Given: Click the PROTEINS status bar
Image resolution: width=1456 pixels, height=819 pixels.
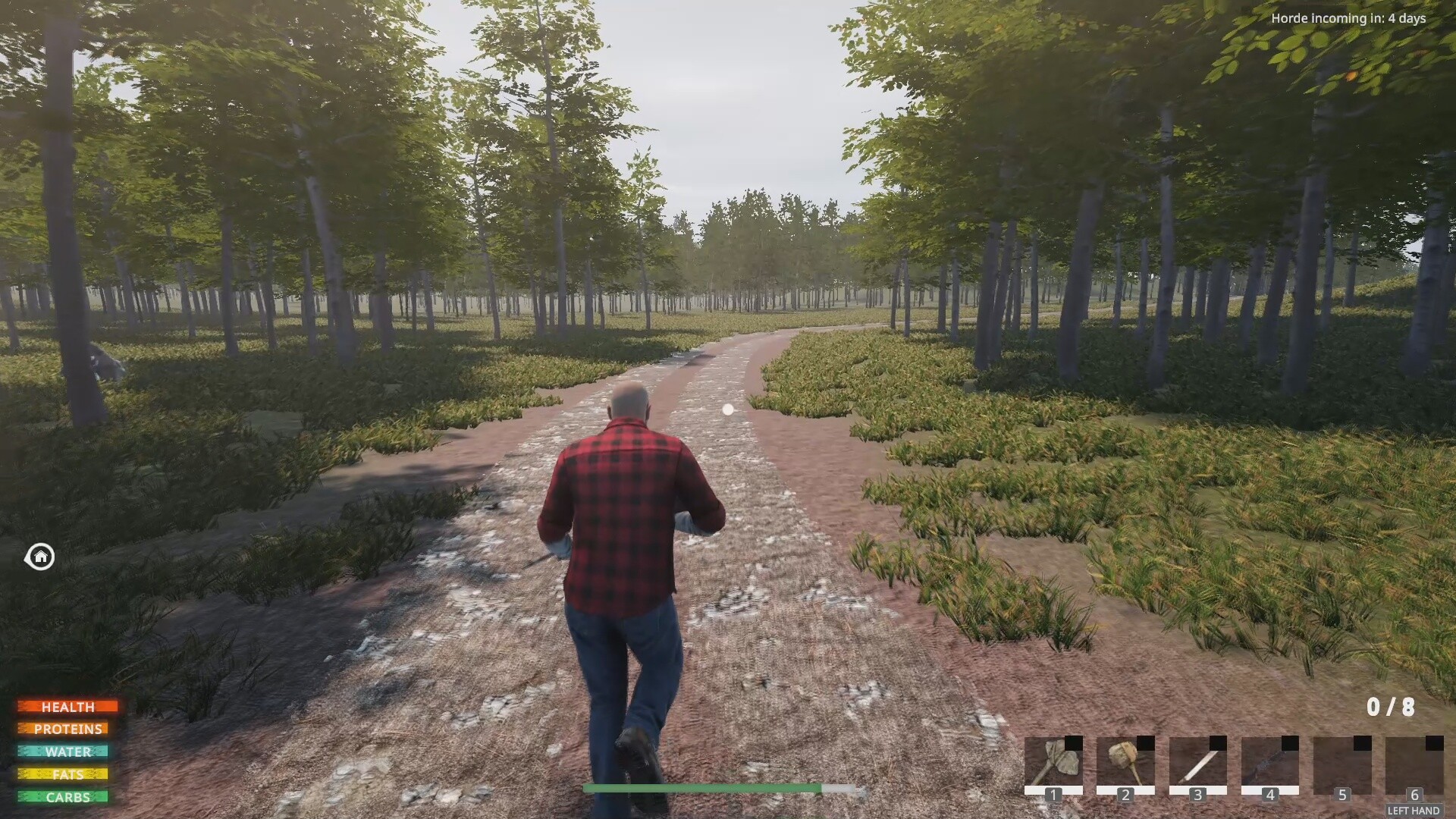Looking at the screenshot, I should [x=68, y=730].
